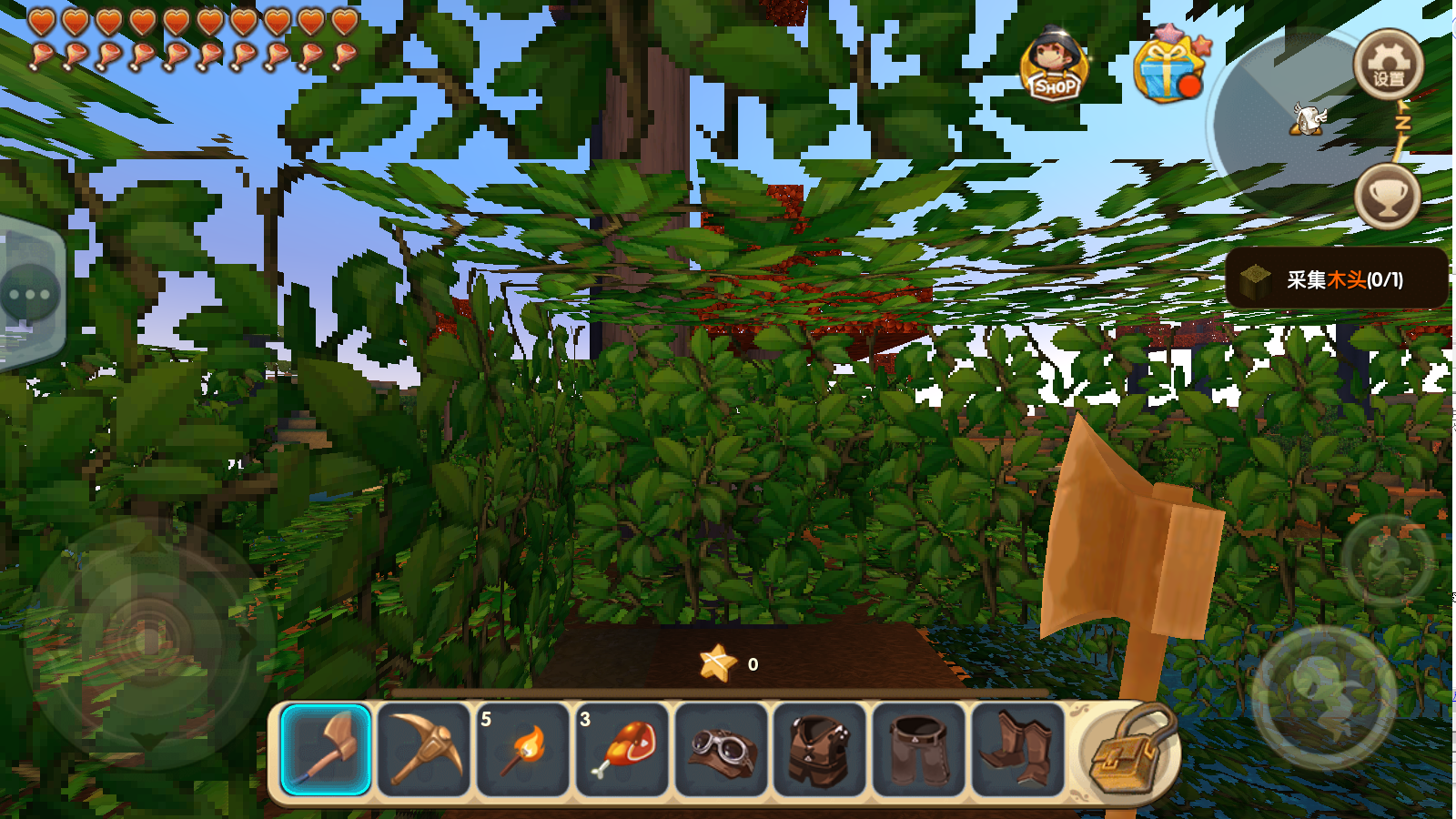This screenshot has height=819, width=1456.
Task: Select the leather chestplate slot
Action: click(820, 750)
